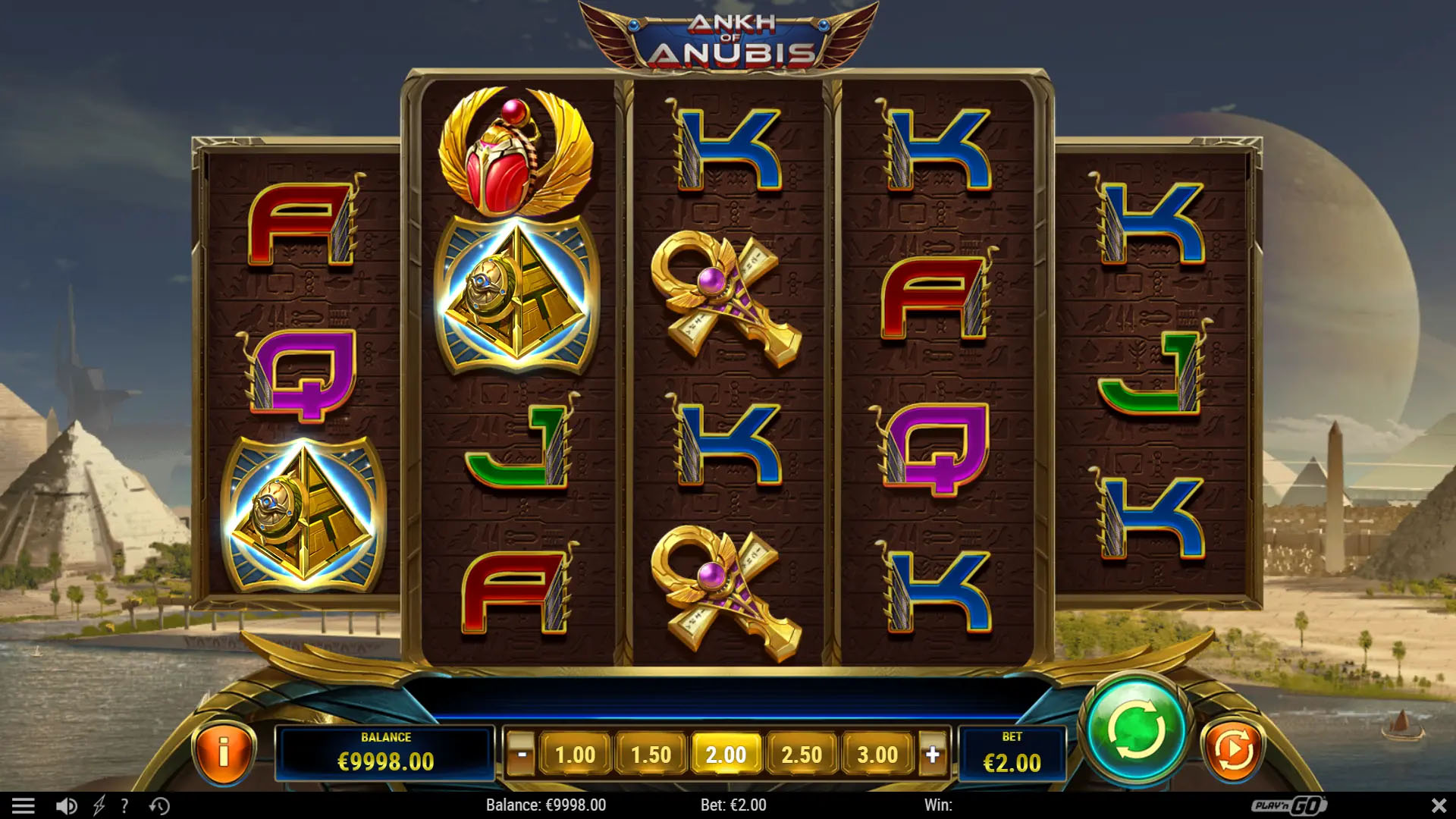1456x819 pixels.
Task: Open the hamburger menu
Action: 24,805
